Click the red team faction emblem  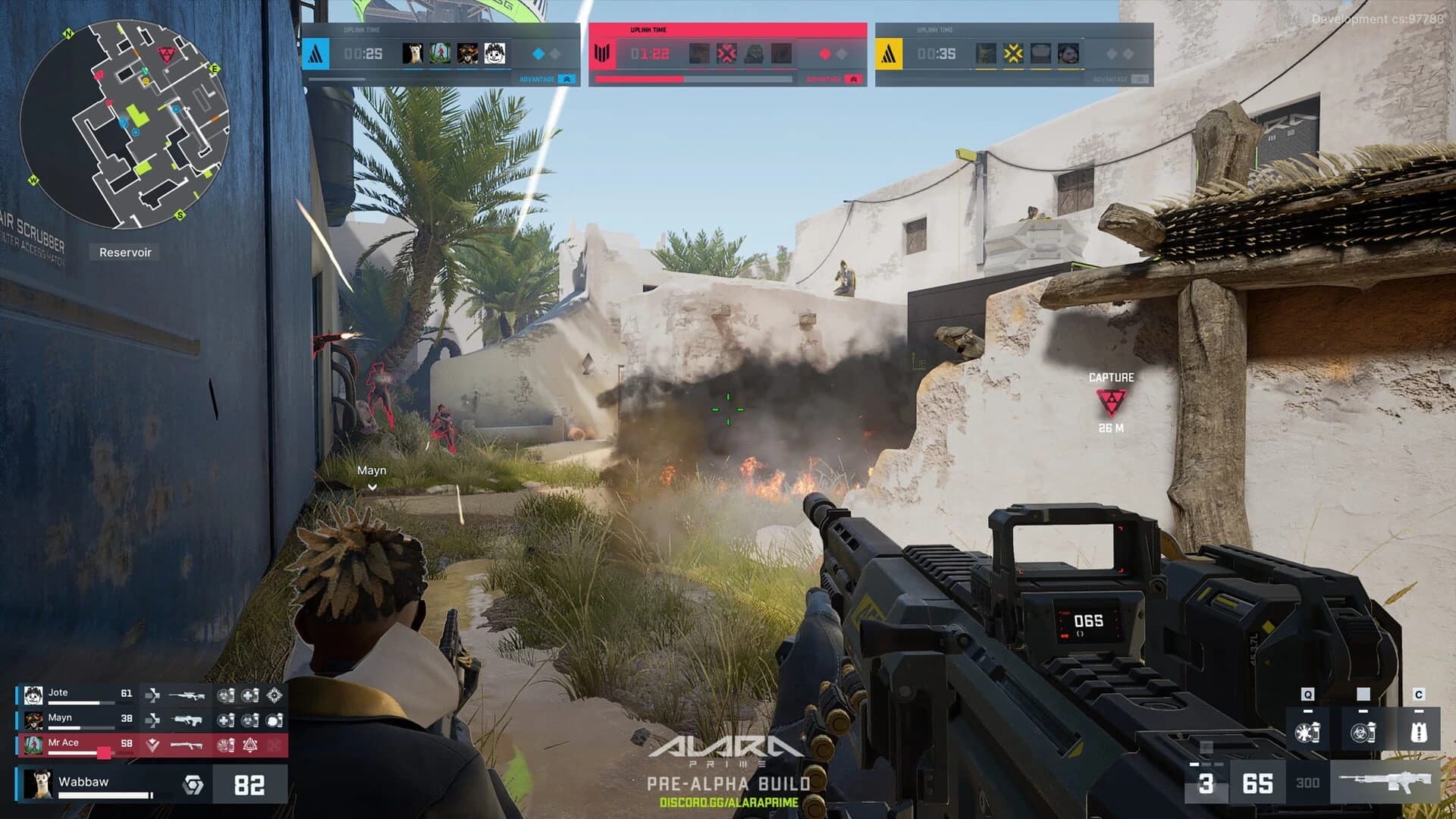(603, 53)
